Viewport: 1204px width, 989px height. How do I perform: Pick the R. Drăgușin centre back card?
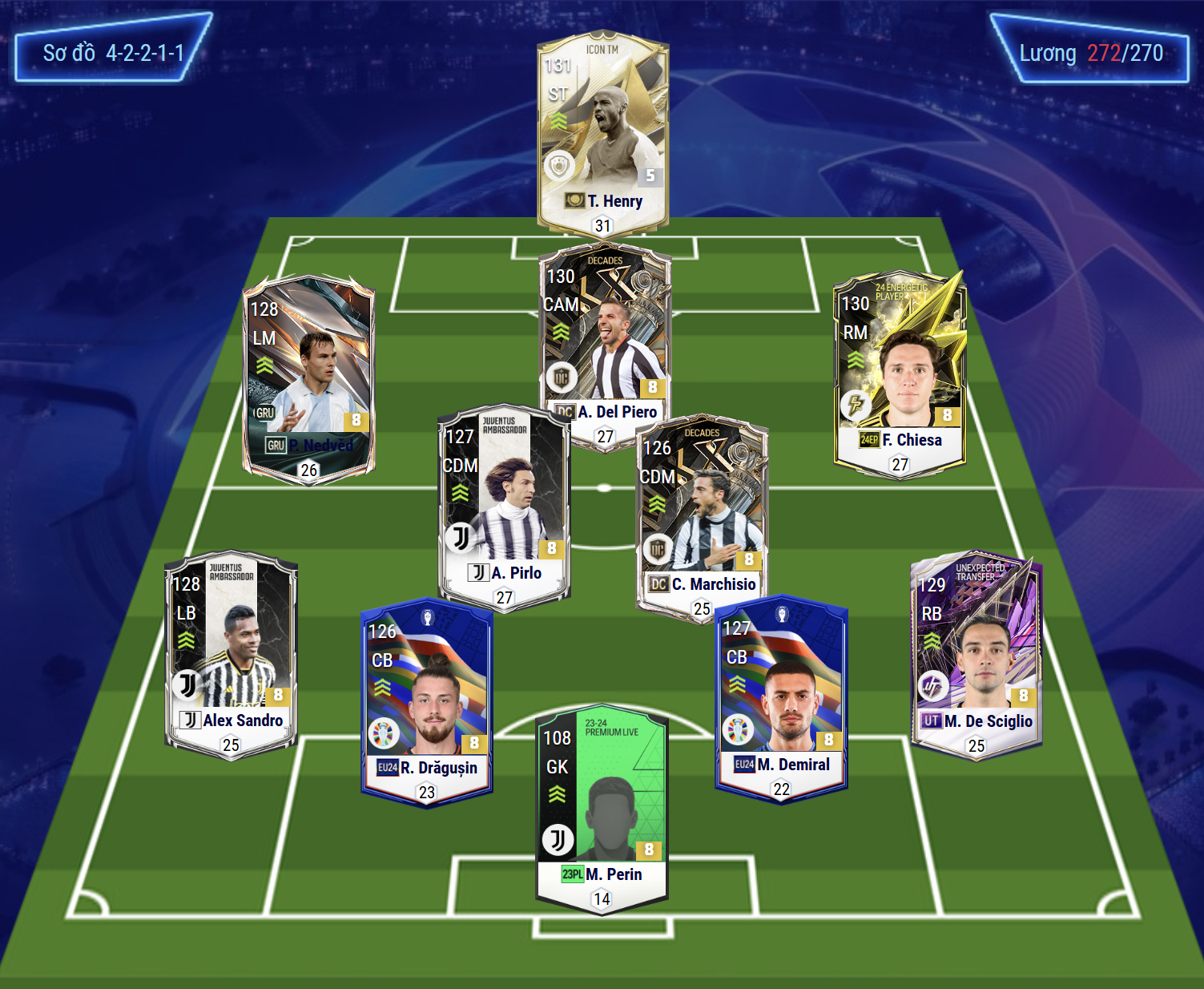427,701
